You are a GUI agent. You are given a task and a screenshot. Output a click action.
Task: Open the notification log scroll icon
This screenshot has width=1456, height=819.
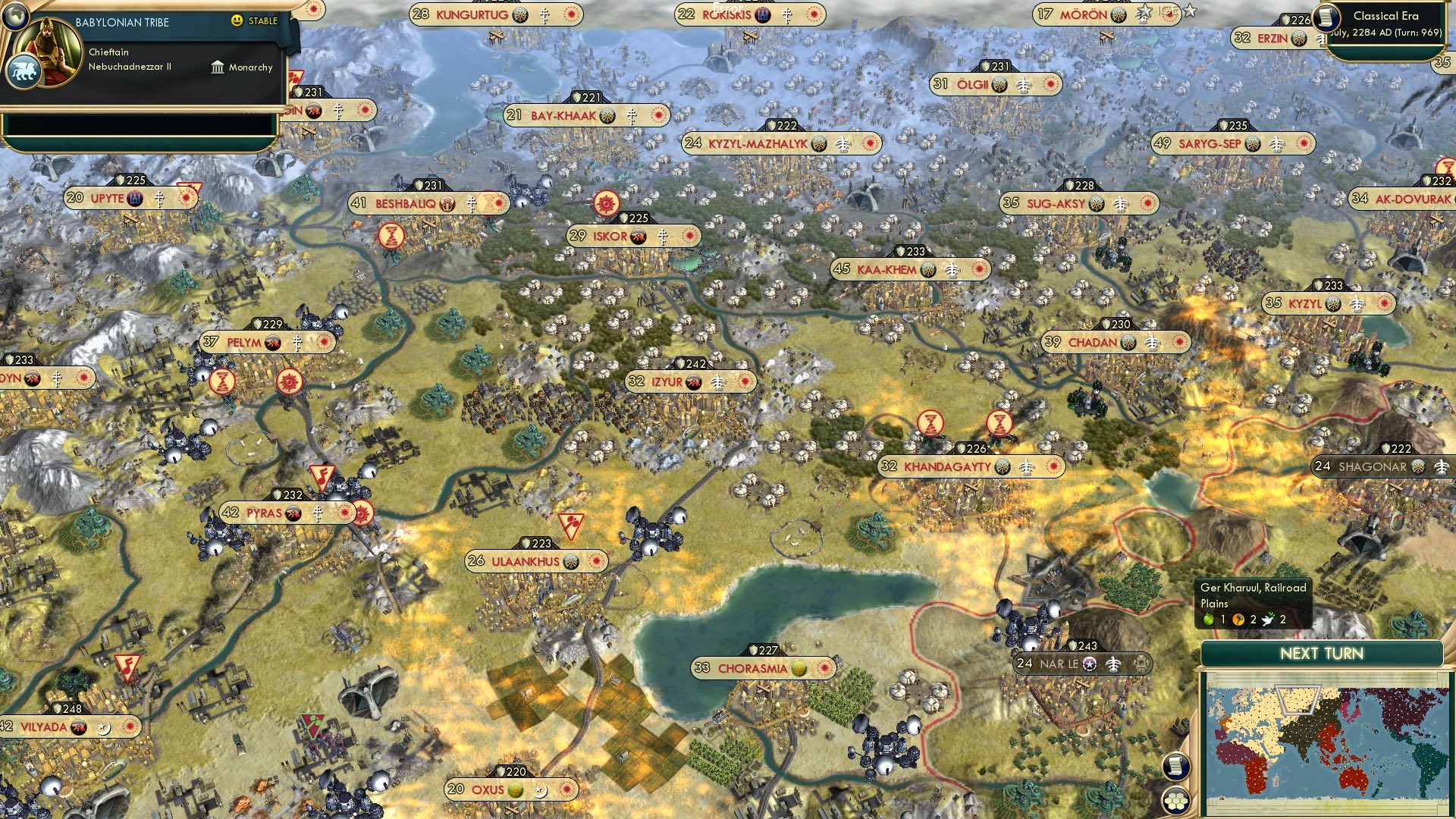click(1175, 766)
